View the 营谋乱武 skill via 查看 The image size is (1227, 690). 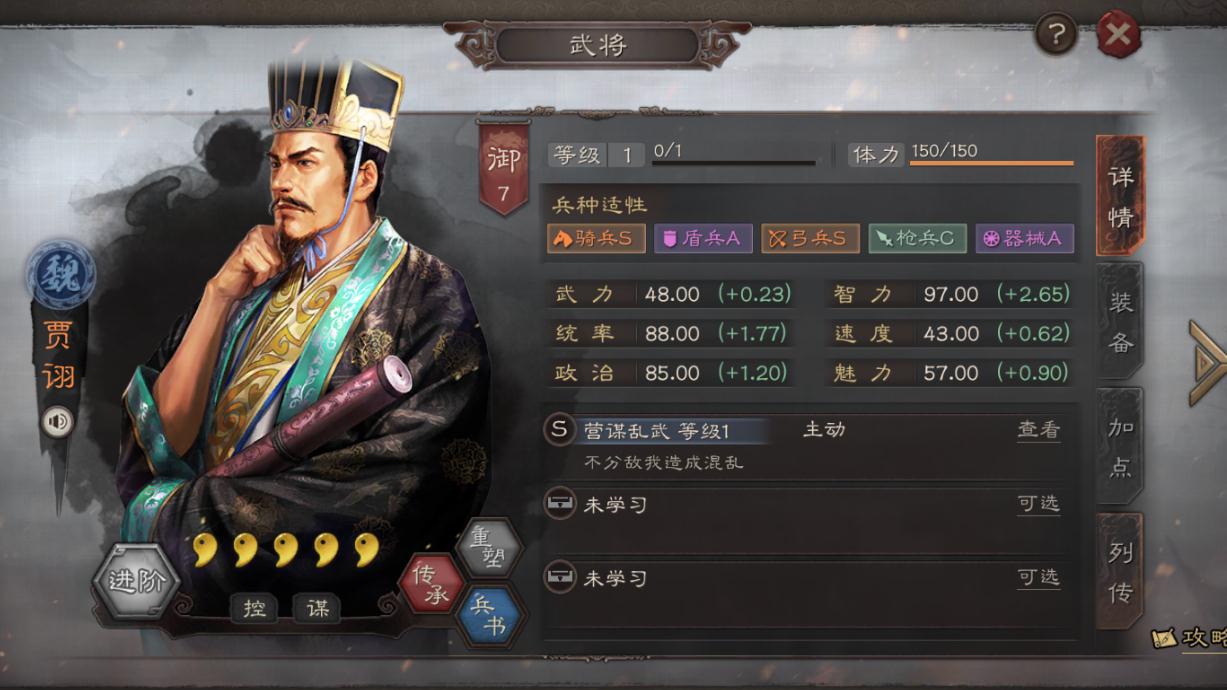[x=1038, y=430]
